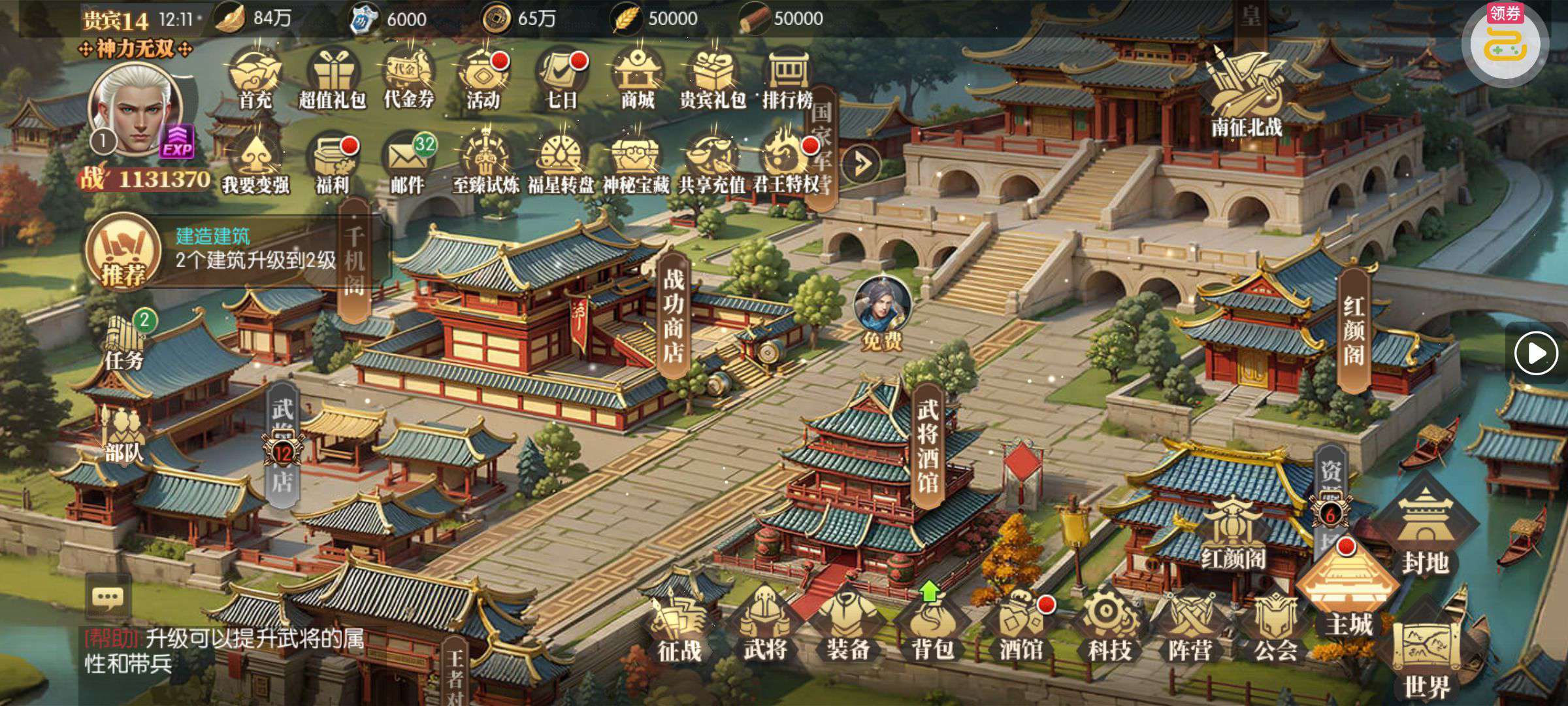1568x706 pixels.
Task: Open the 推荐 recommended quest
Action: click(x=123, y=253)
